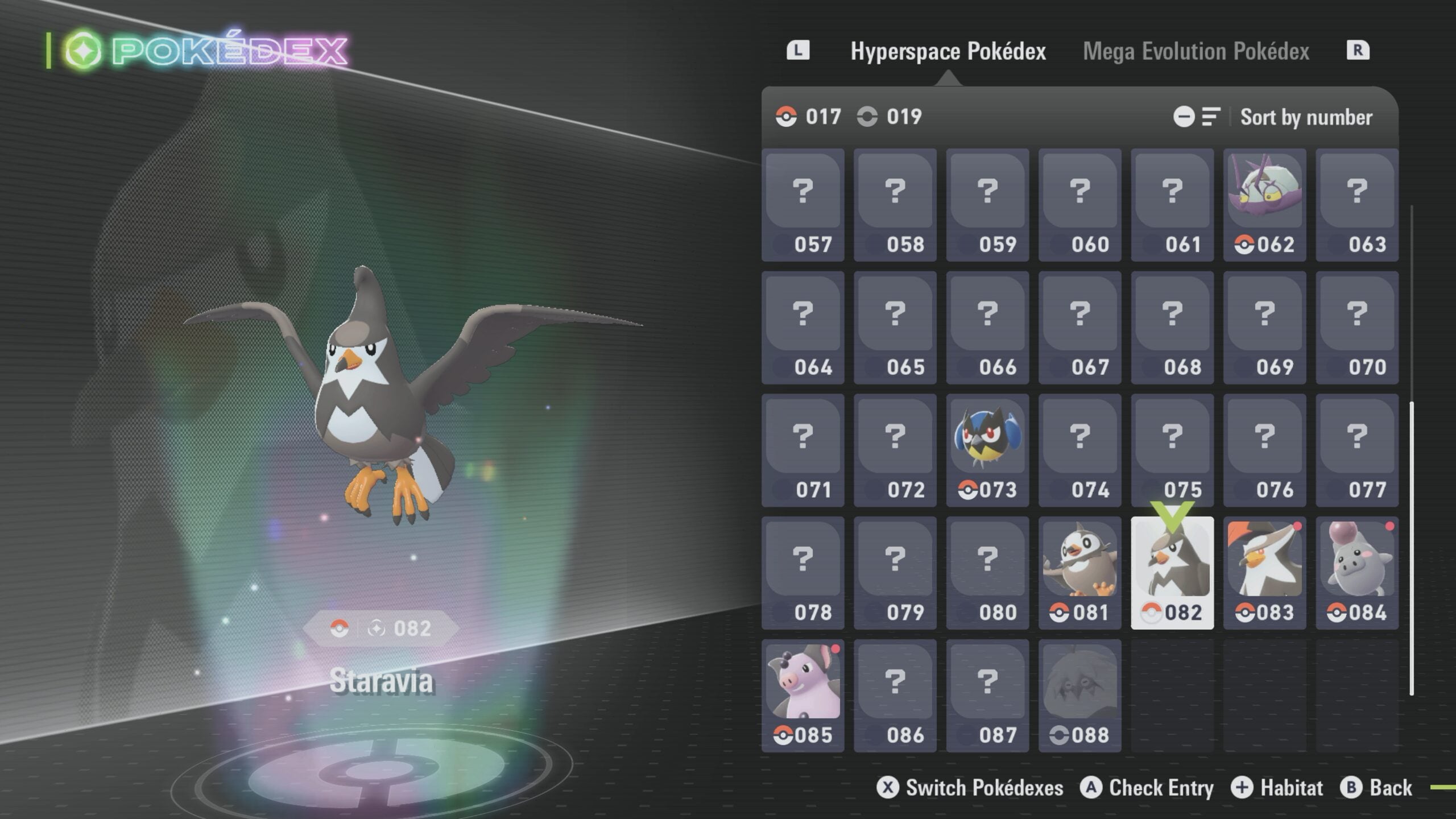This screenshot has width=1456, height=819.
Task: Select the Hyperspace Pokédex tab
Action: [948, 51]
